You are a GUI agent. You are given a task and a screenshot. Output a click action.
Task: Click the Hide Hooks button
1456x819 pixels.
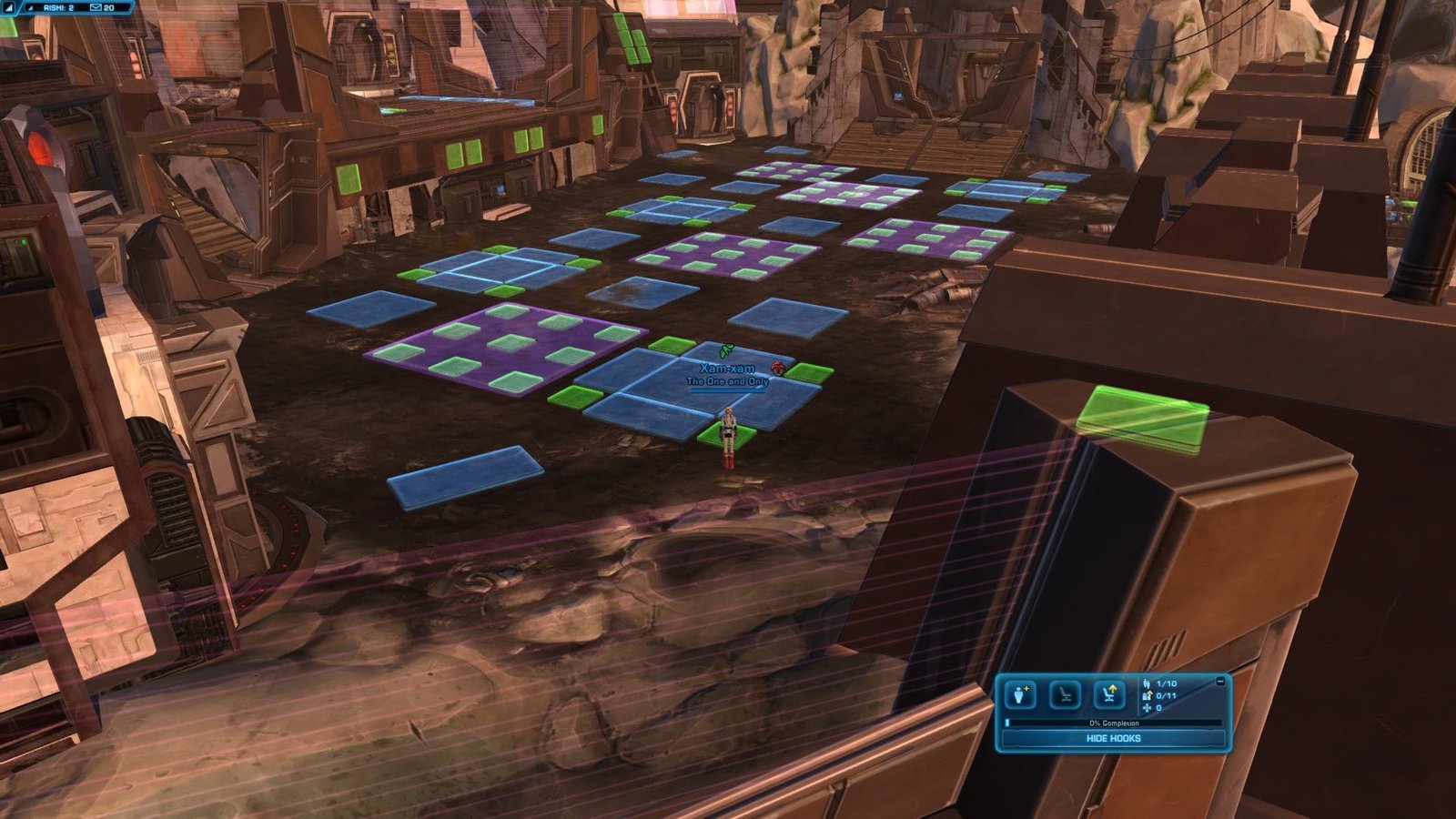(x=1113, y=738)
